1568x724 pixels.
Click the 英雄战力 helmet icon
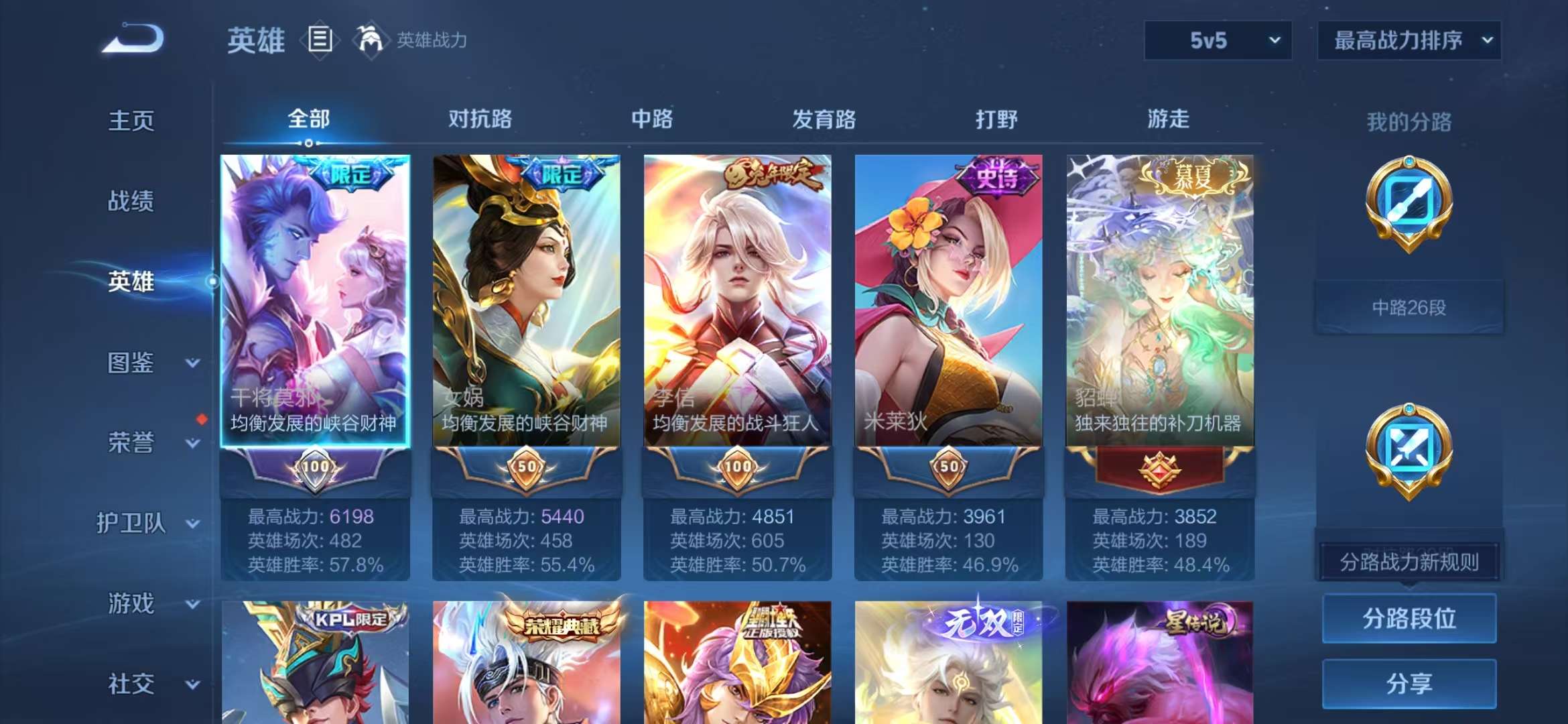pyautogui.click(x=370, y=39)
